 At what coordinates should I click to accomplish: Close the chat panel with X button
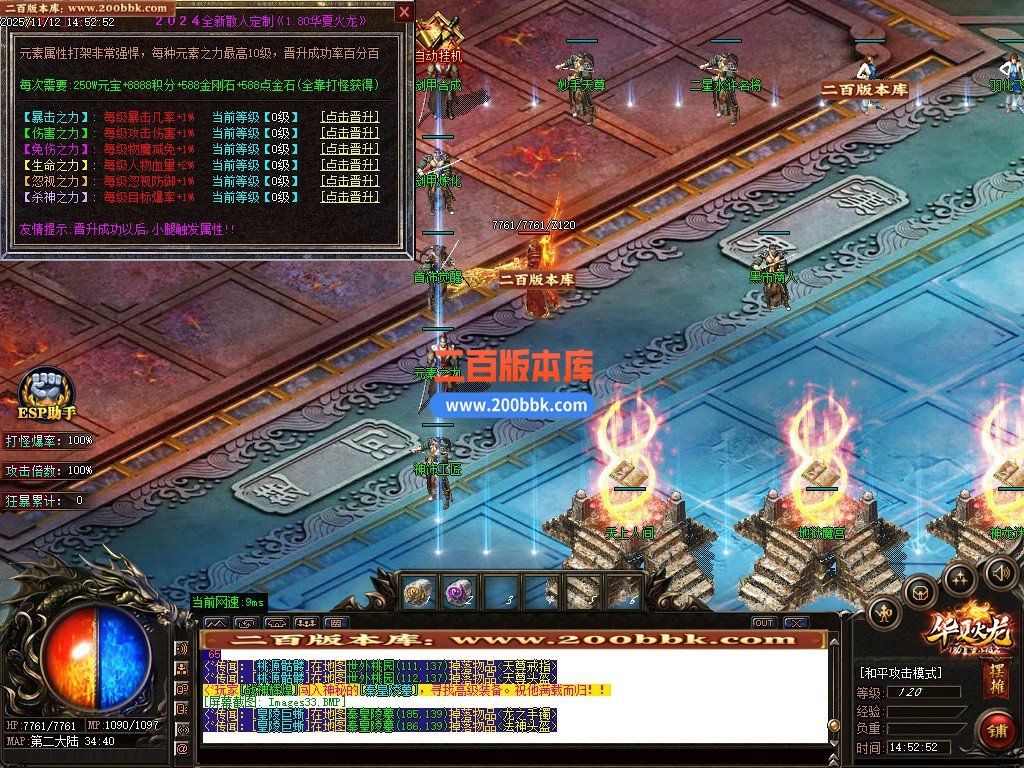pyautogui.click(x=795, y=623)
